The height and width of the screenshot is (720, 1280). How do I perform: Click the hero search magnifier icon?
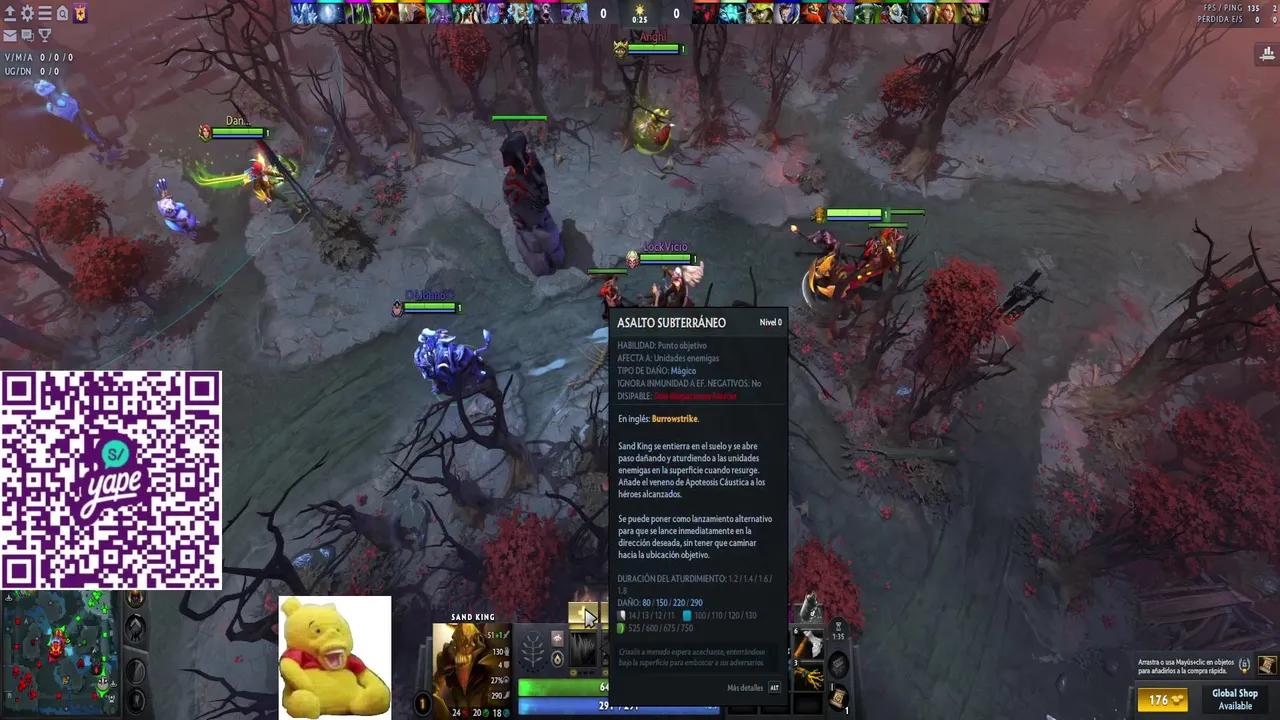[x=62, y=13]
